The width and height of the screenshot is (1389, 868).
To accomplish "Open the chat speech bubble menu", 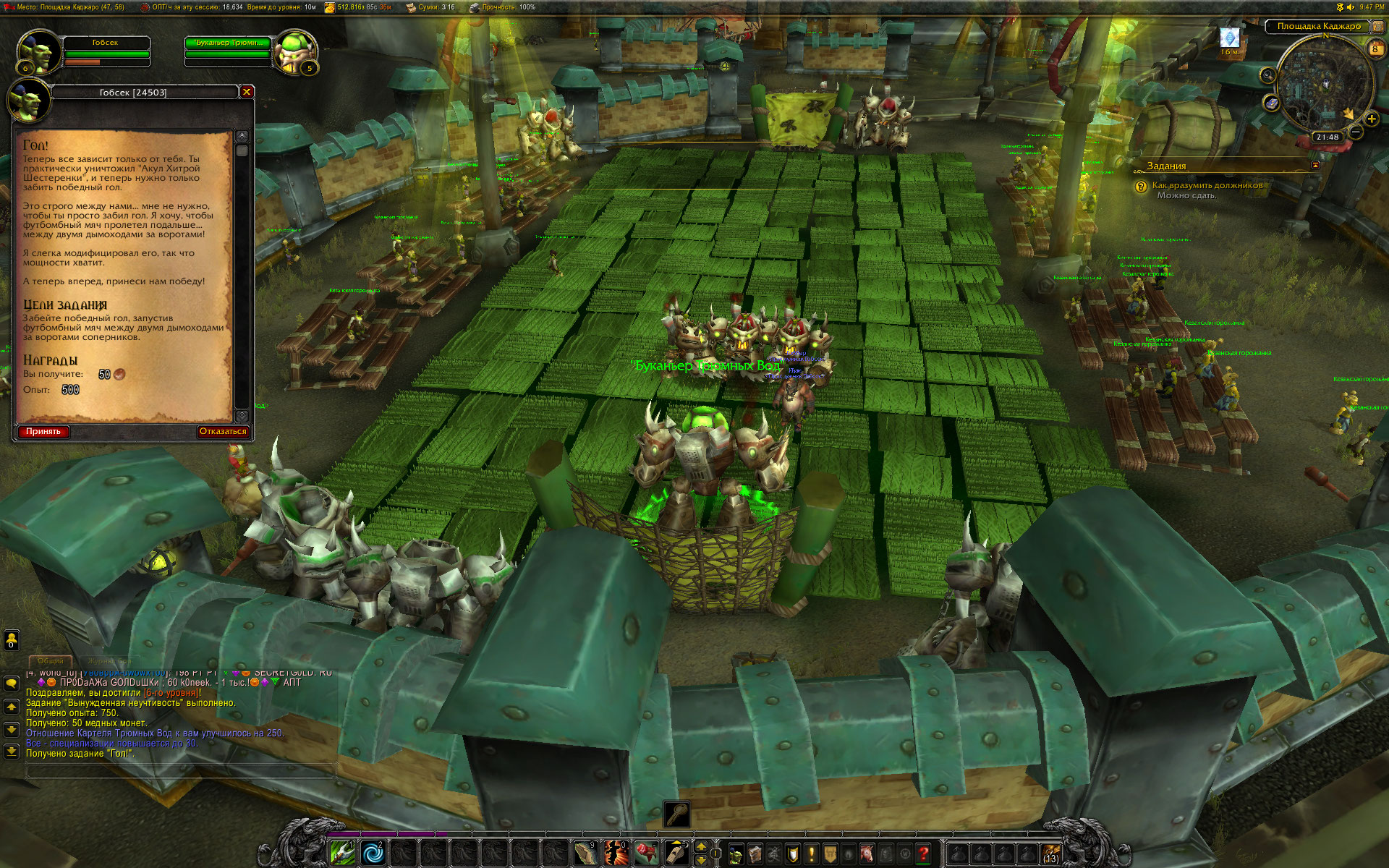I will (x=12, y=683).
